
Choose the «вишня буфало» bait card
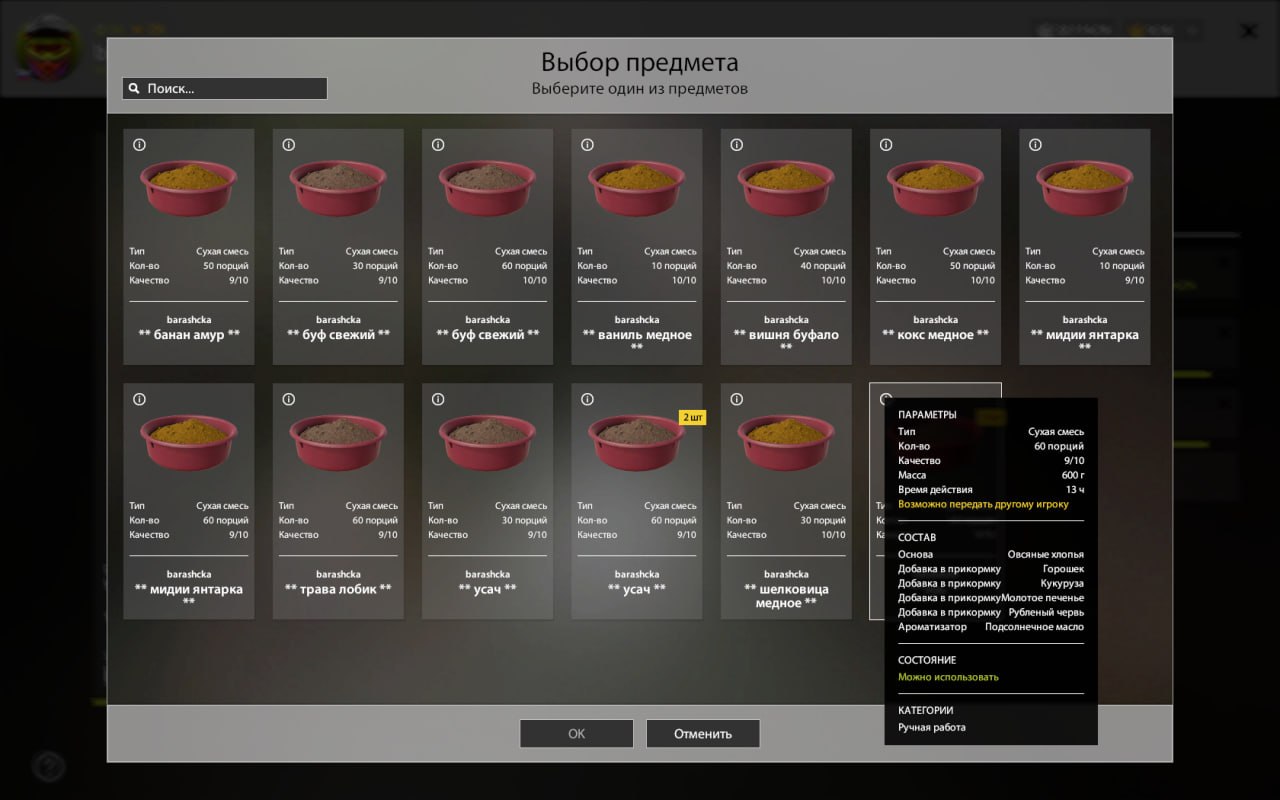(x=786, y=246)
